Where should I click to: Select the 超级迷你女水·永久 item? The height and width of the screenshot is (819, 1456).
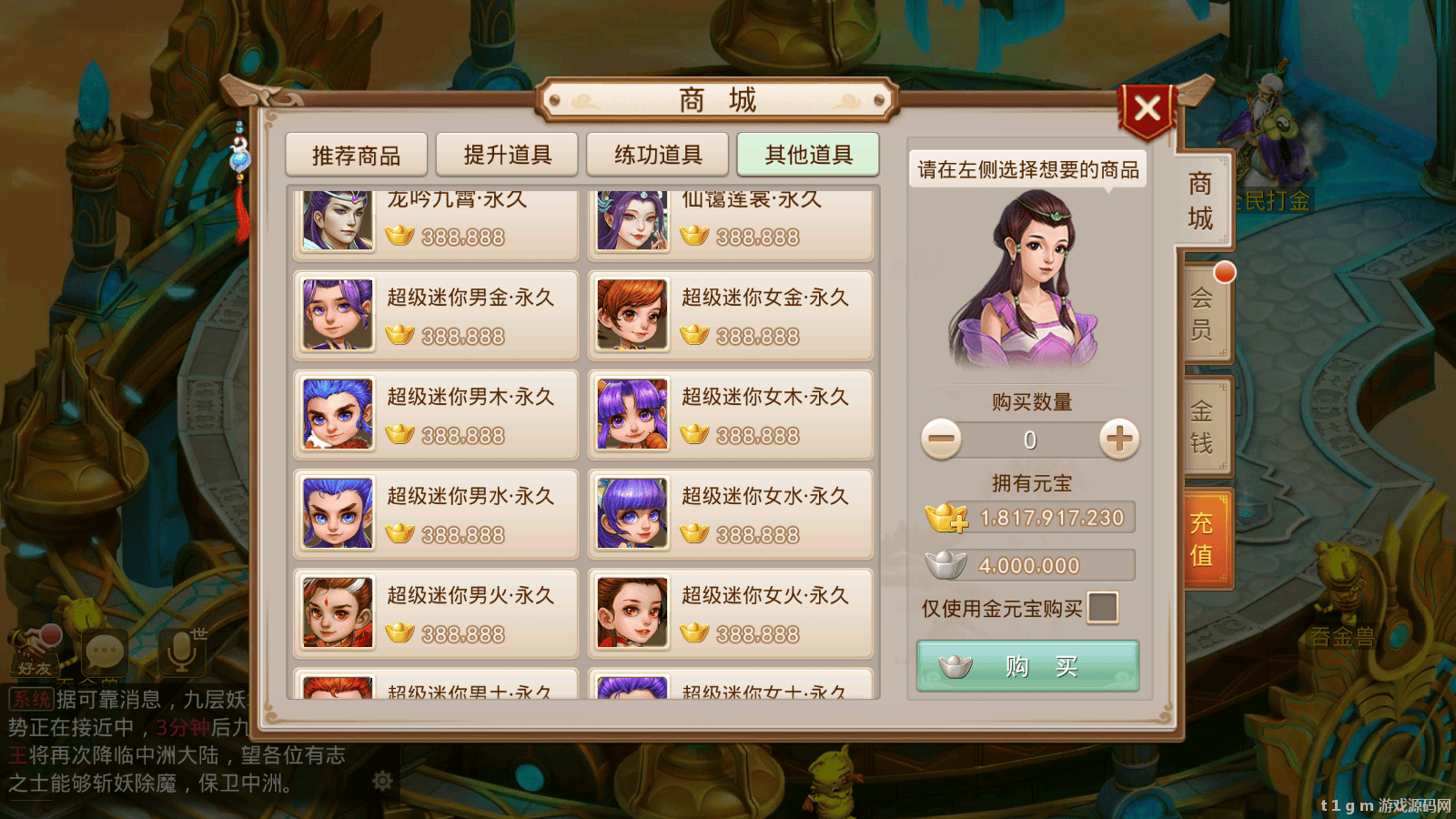click(731, 514)
